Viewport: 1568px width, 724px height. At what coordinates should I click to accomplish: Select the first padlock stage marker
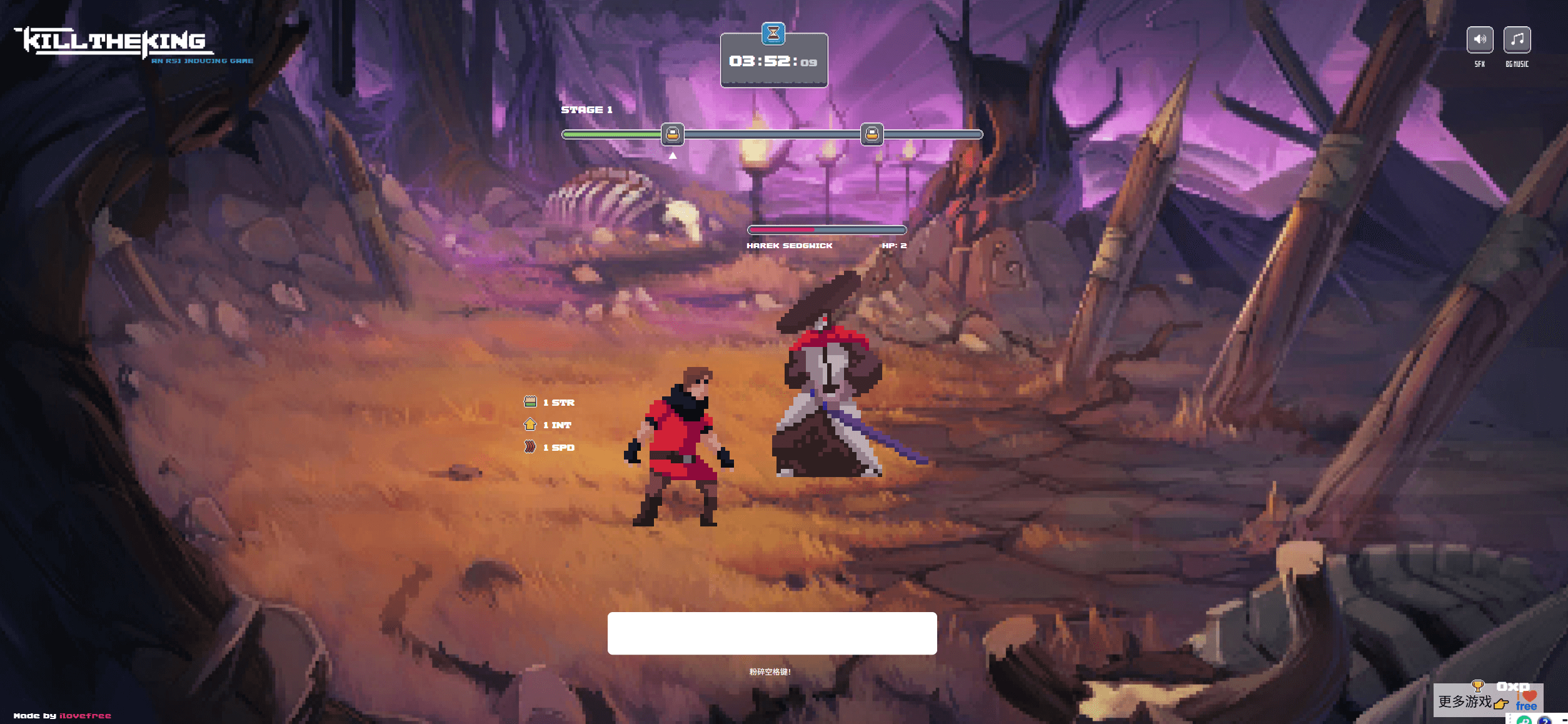click(x=673, y=134)
